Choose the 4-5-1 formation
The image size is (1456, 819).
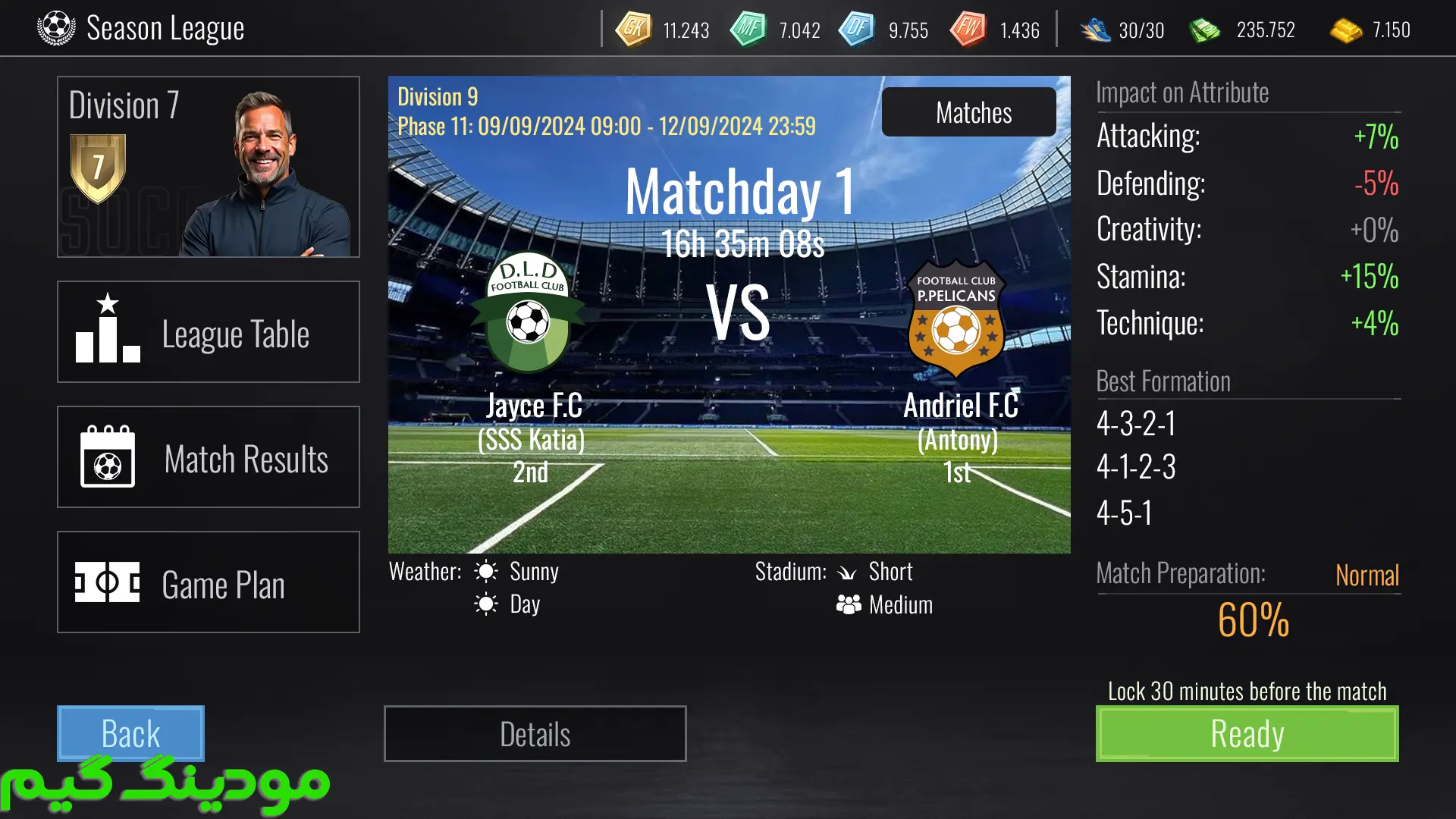click(1125, 513)
